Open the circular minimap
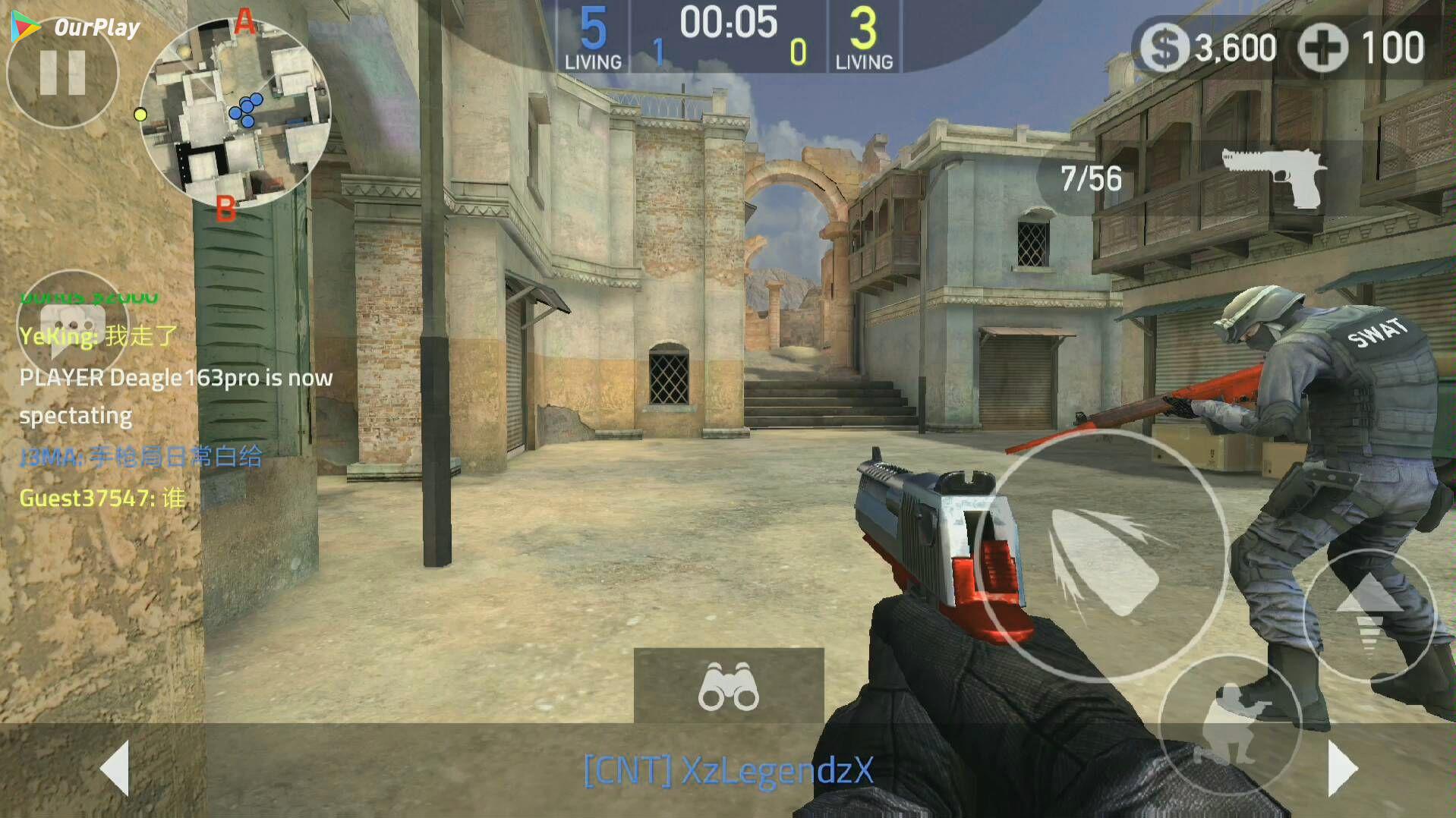 click(235, 114)
